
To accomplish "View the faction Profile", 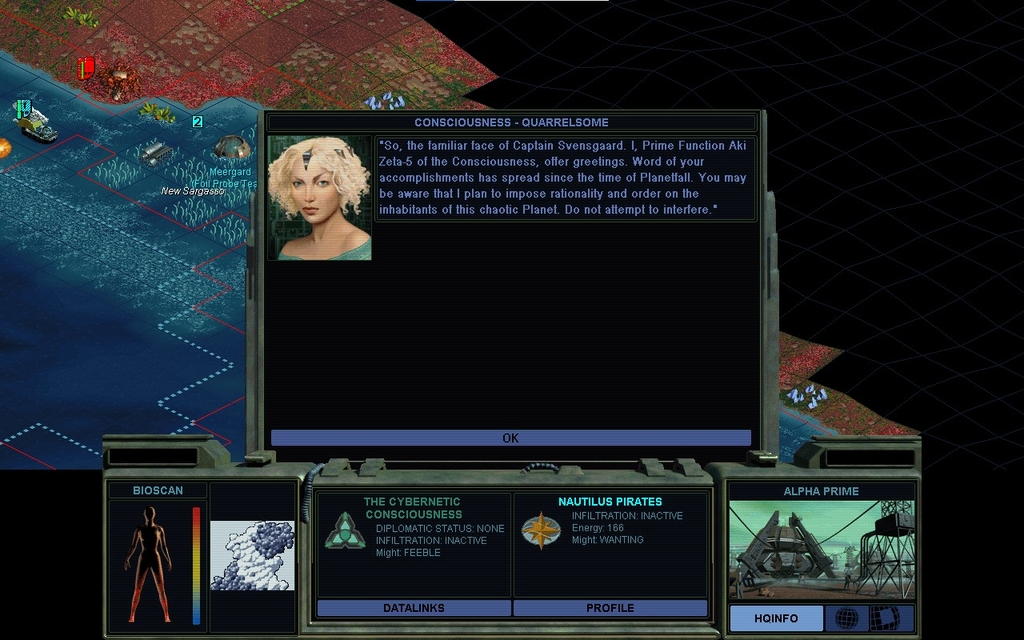I will click(610, 608).
